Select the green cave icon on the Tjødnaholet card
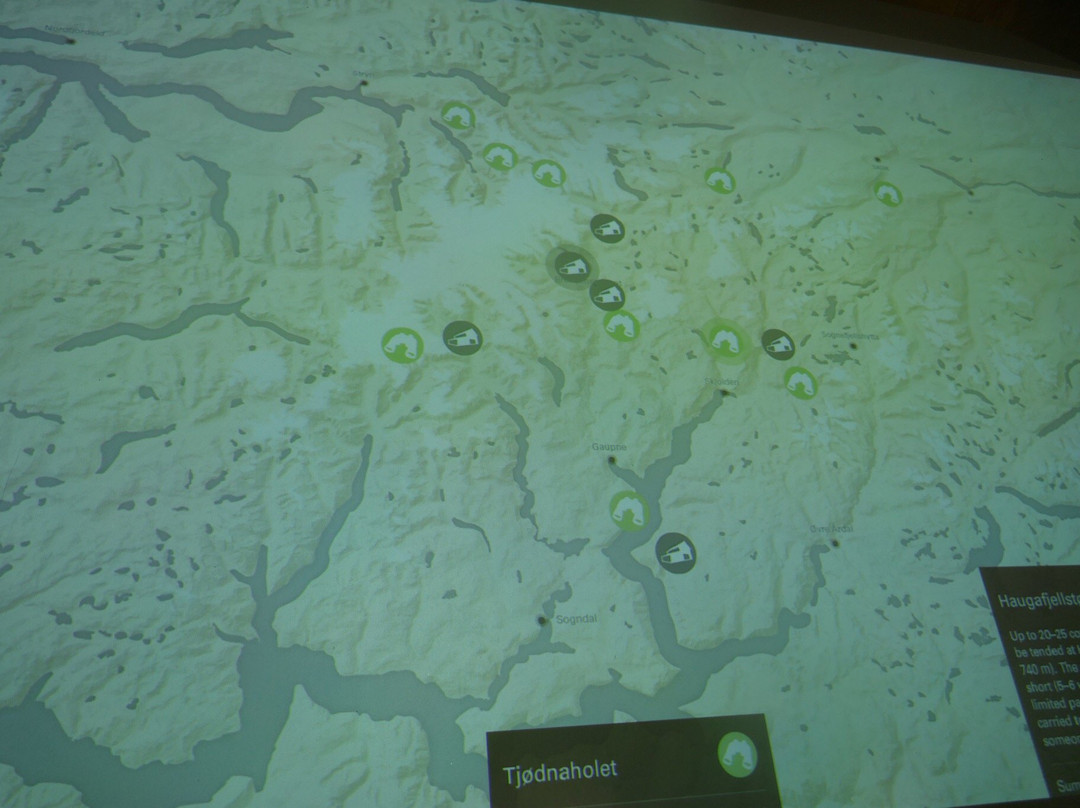1080x808 pixels. tap(737, 753)
